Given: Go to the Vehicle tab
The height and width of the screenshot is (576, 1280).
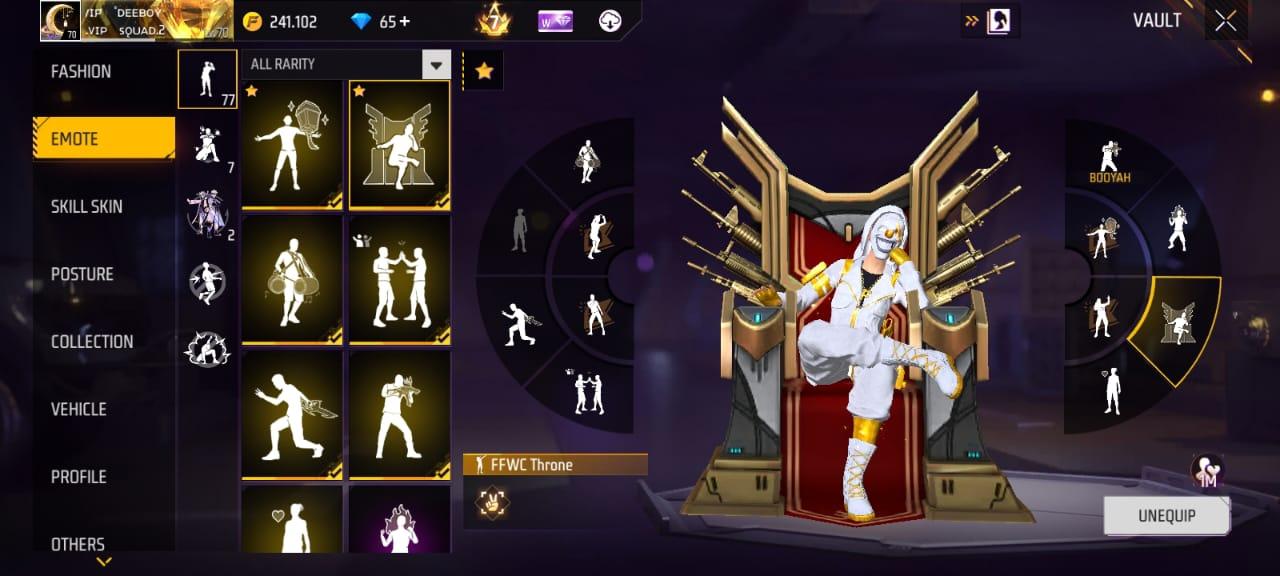Looking at the screenshot, I should [x=79, y=409].
